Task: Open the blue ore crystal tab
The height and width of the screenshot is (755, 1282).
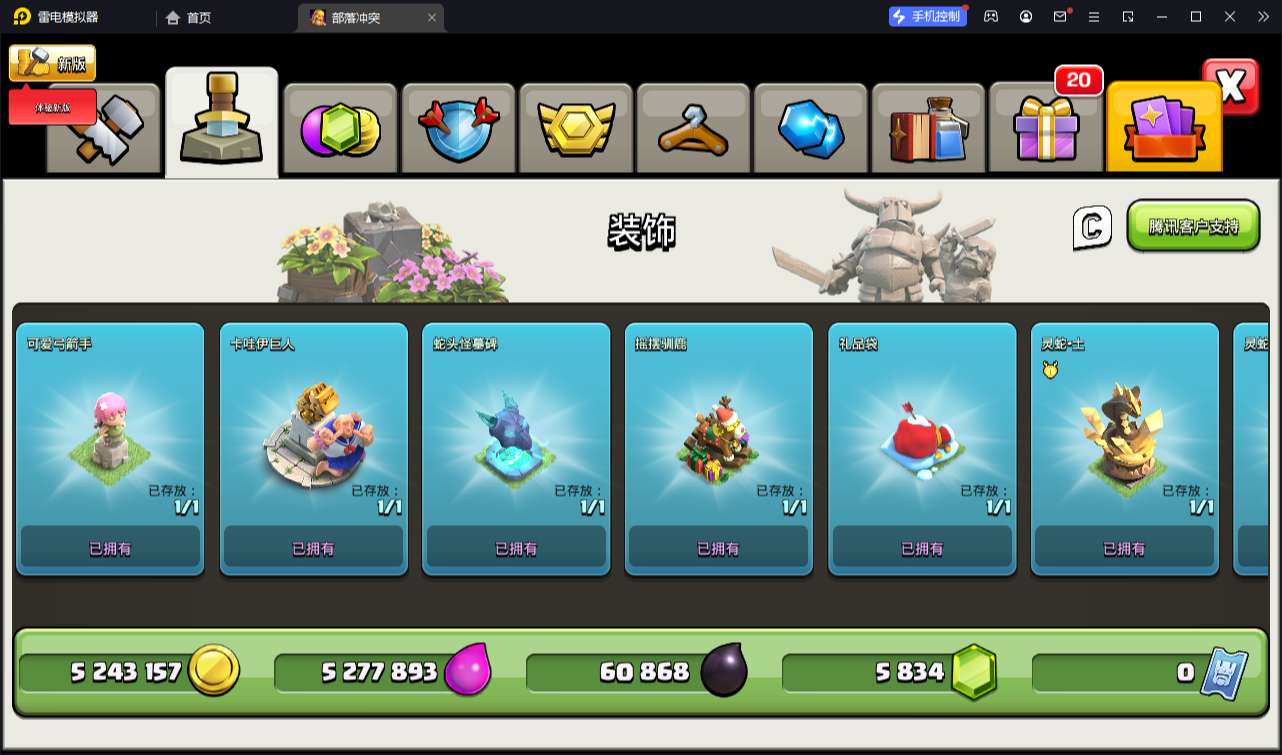Action: point(811,130)
